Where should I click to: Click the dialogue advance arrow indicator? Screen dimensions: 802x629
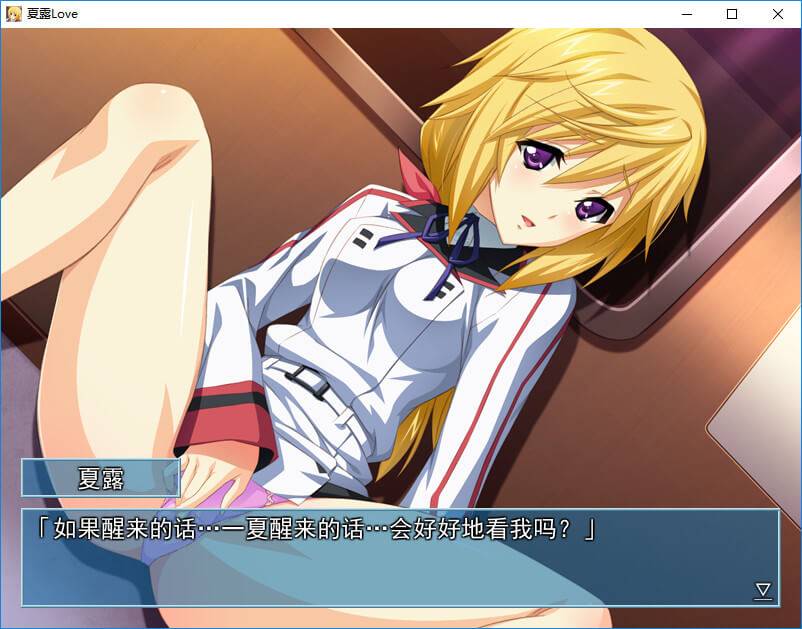(763, 590)
